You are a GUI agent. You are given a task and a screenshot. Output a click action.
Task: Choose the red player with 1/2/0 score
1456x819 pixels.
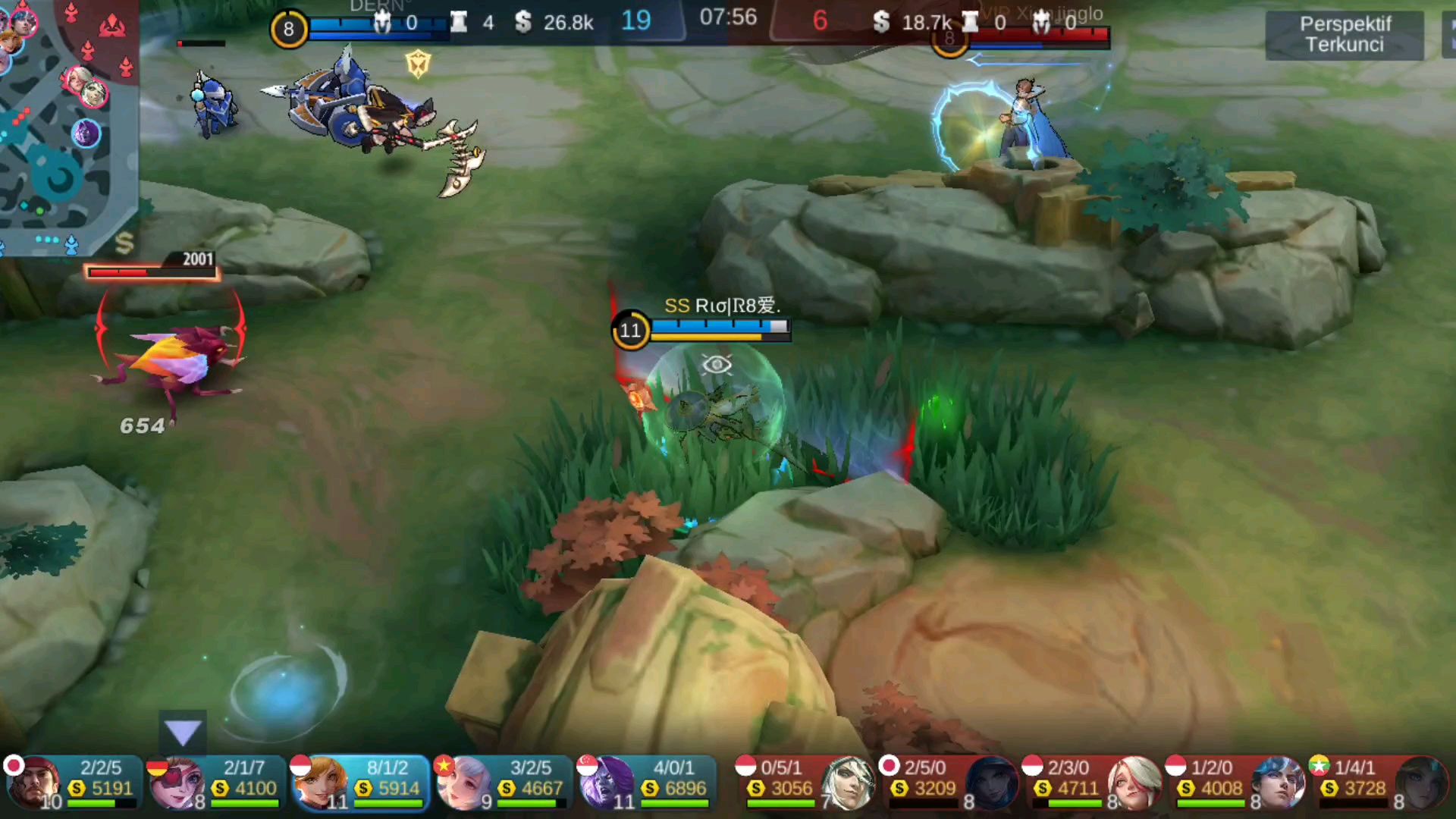point(1235,781)
